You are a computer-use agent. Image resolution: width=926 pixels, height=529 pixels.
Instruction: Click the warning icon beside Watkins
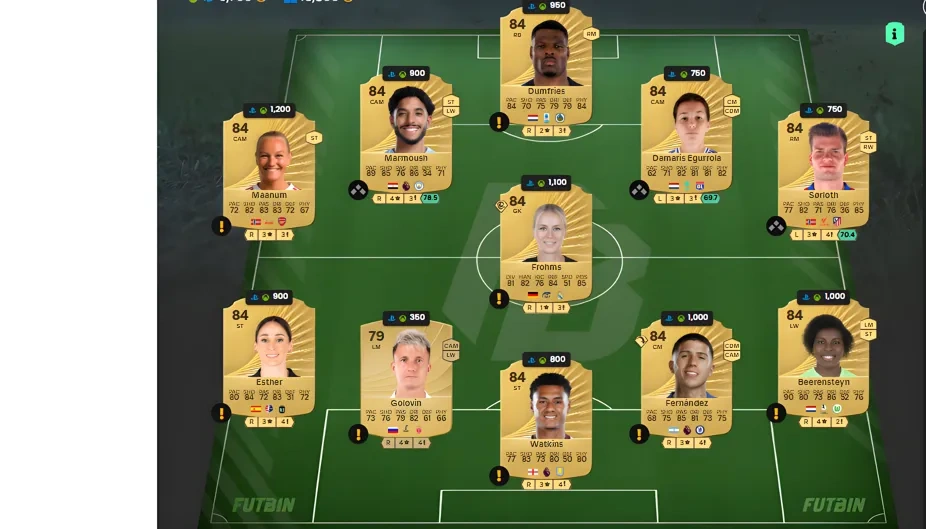pyautogui.click(x=499, y=475)
